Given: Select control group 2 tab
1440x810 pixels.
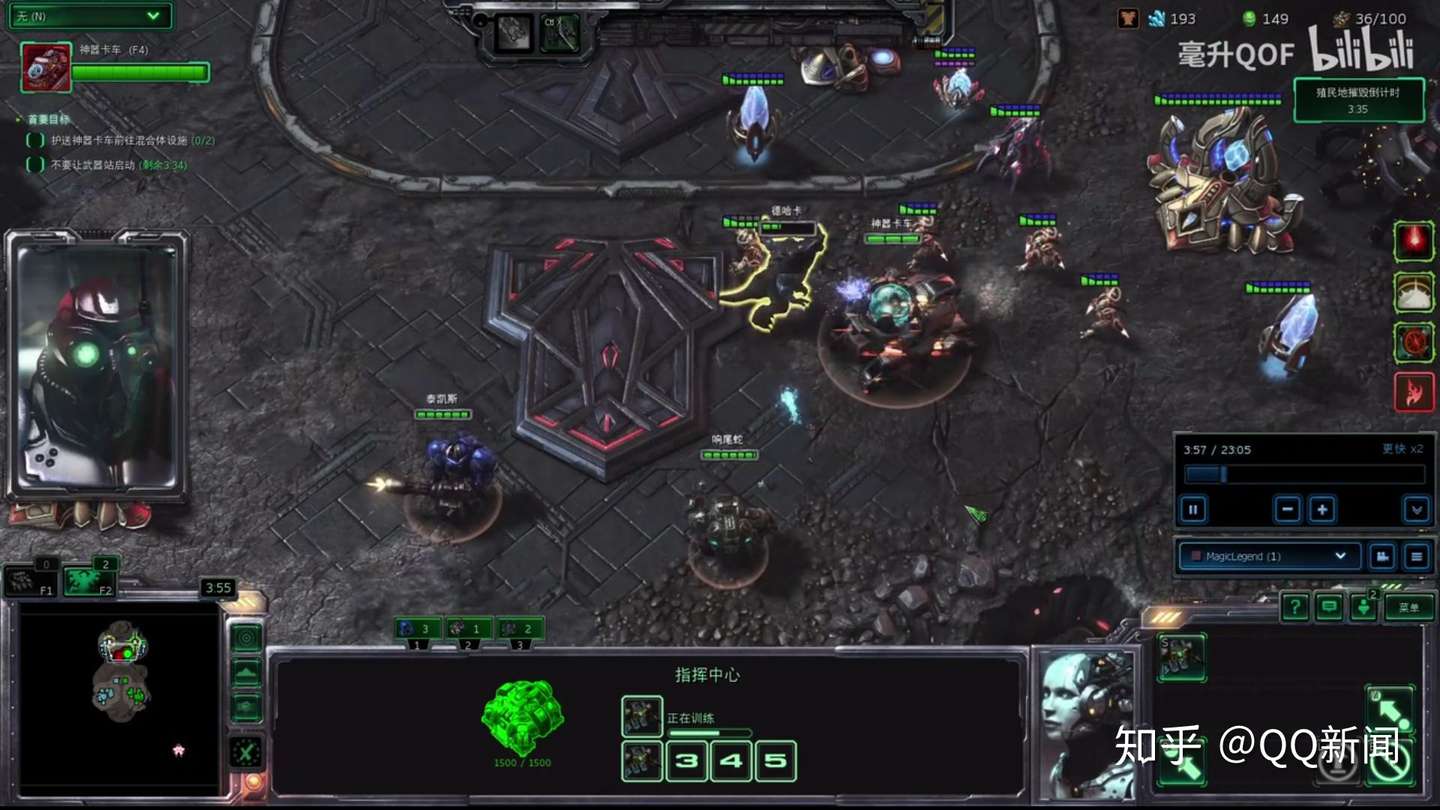Looking at the screenshot, I should coord(469,629).
